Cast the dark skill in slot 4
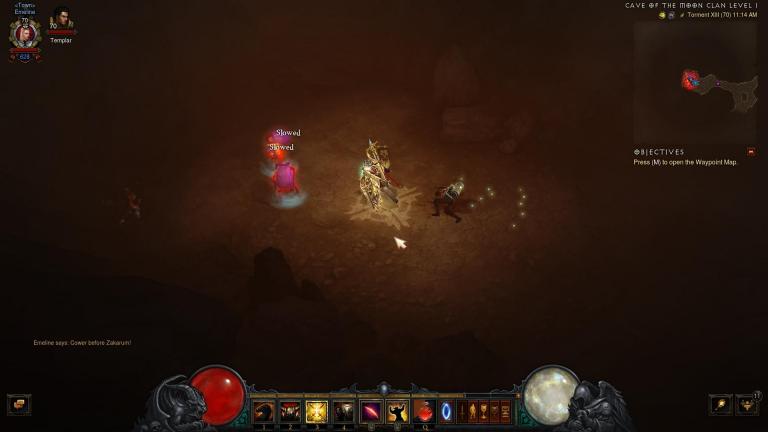Viewport: 768px width, 432px height. 343,411
